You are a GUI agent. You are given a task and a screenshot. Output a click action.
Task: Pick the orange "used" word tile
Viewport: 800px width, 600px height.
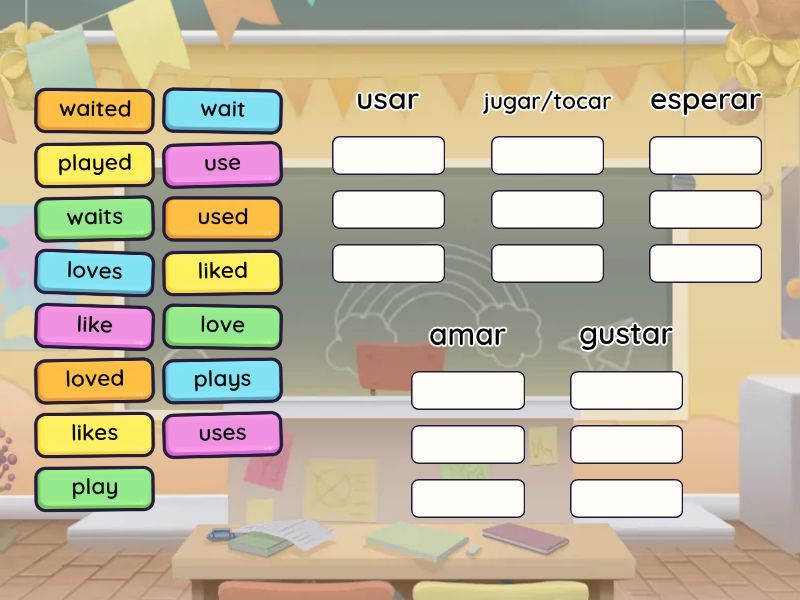click(222, 218)
